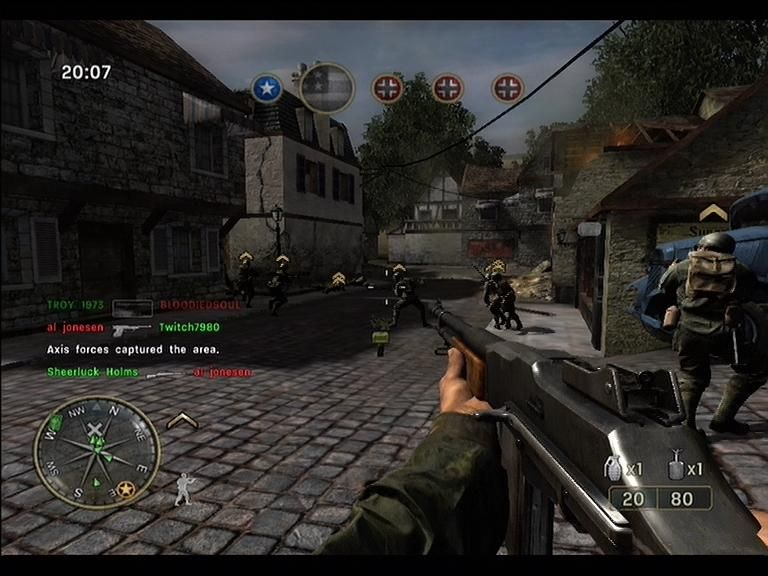Select the Allied star capture point icon
768x576 pixels.
pyautogui.click(x=266, y=89)
